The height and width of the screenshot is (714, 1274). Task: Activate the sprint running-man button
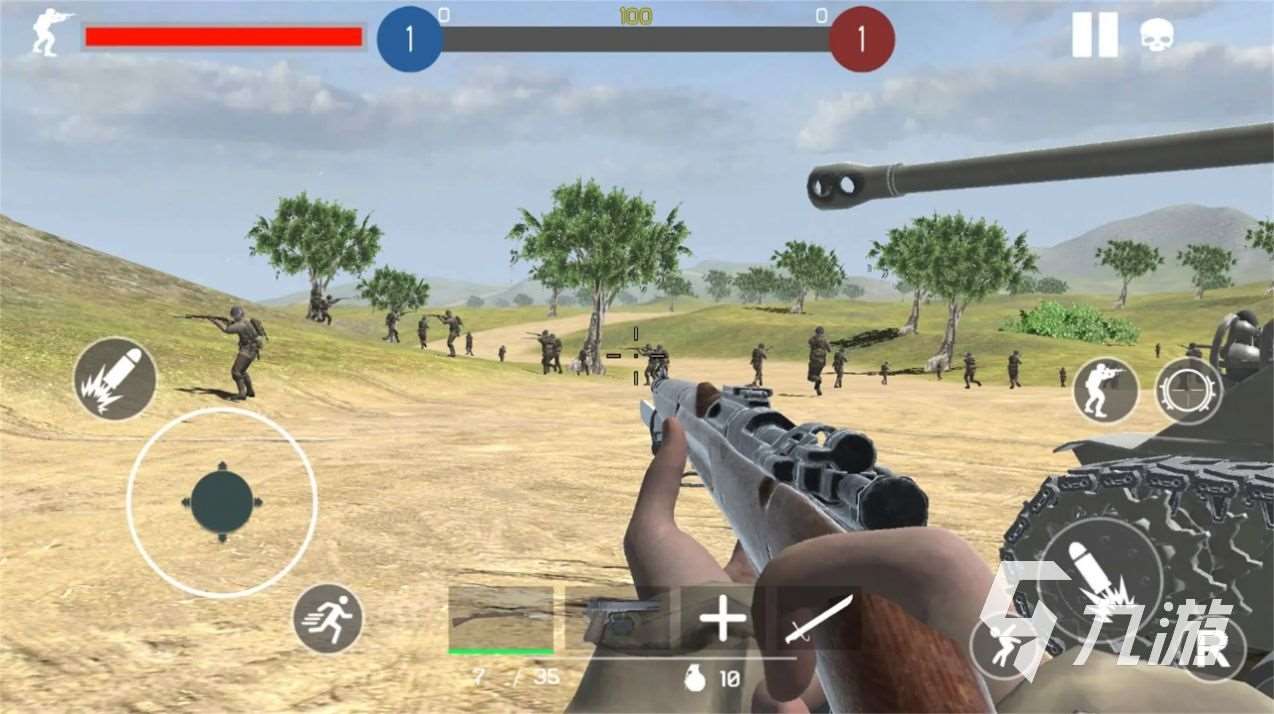pos(328,619)
